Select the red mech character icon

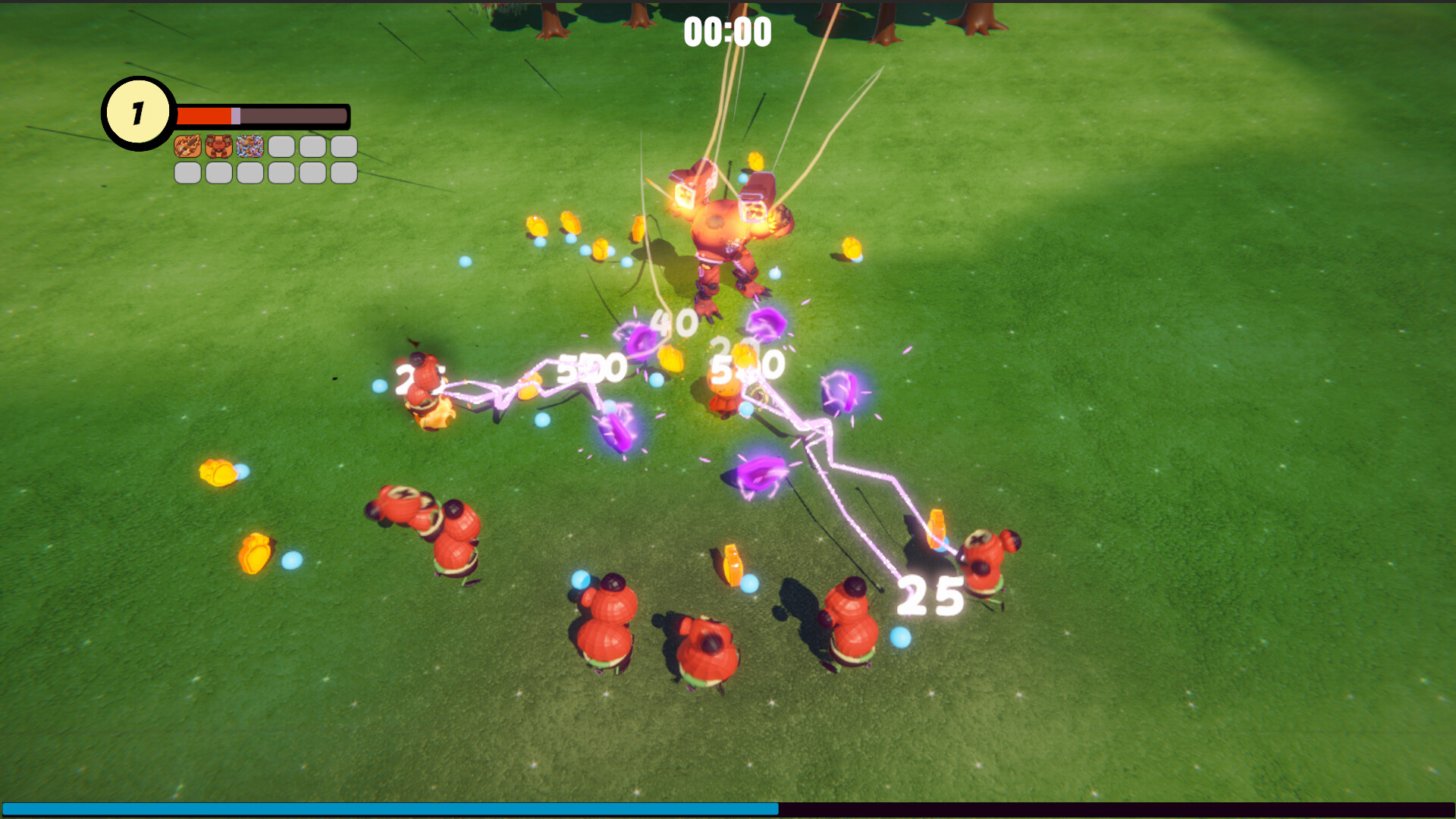pyautogui.click(x=218, y=146)
